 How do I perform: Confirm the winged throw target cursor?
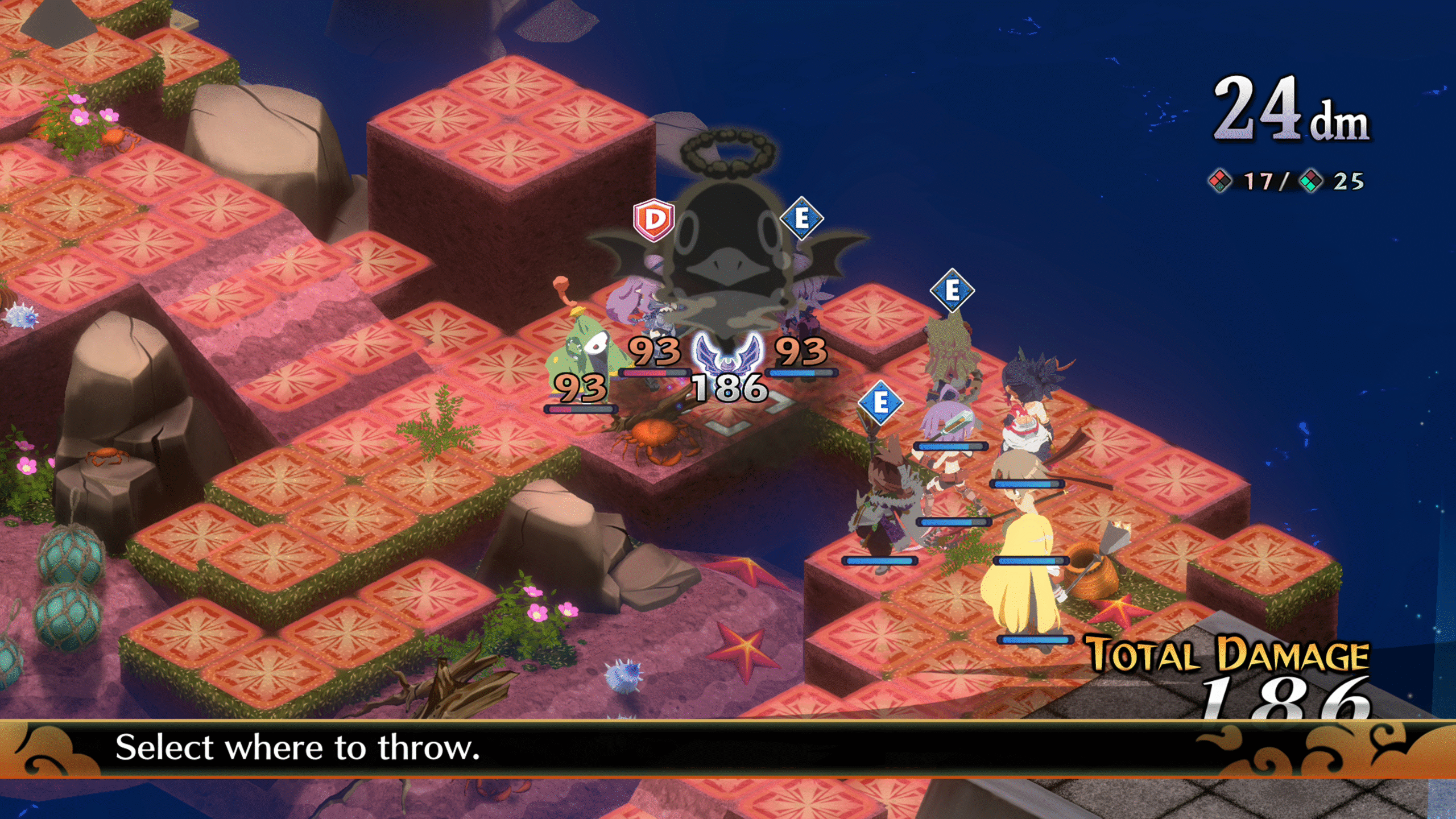[728, 354]
